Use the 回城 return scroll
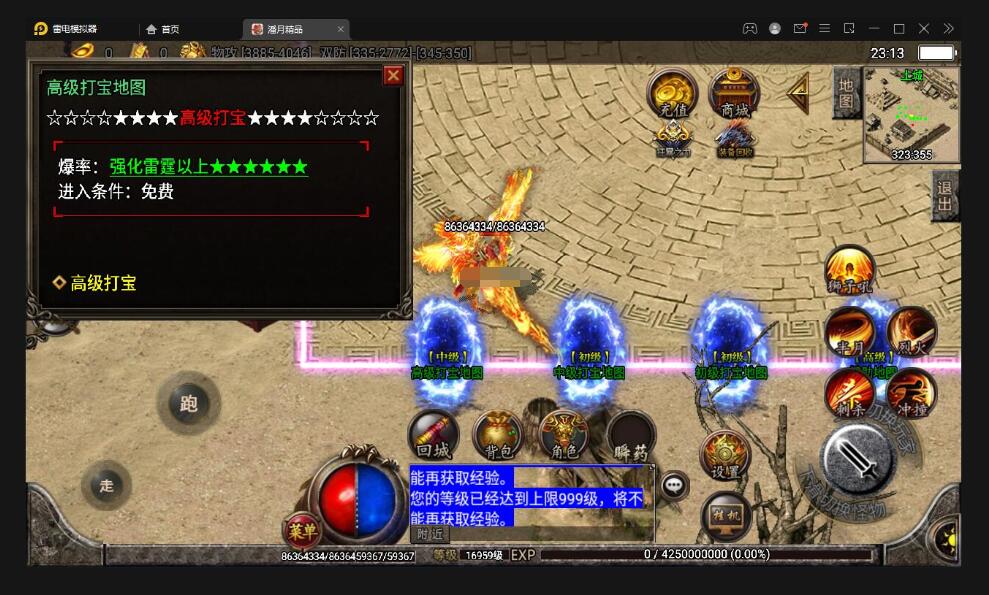Viewport: 989px width, 595px height. [433, 436]
